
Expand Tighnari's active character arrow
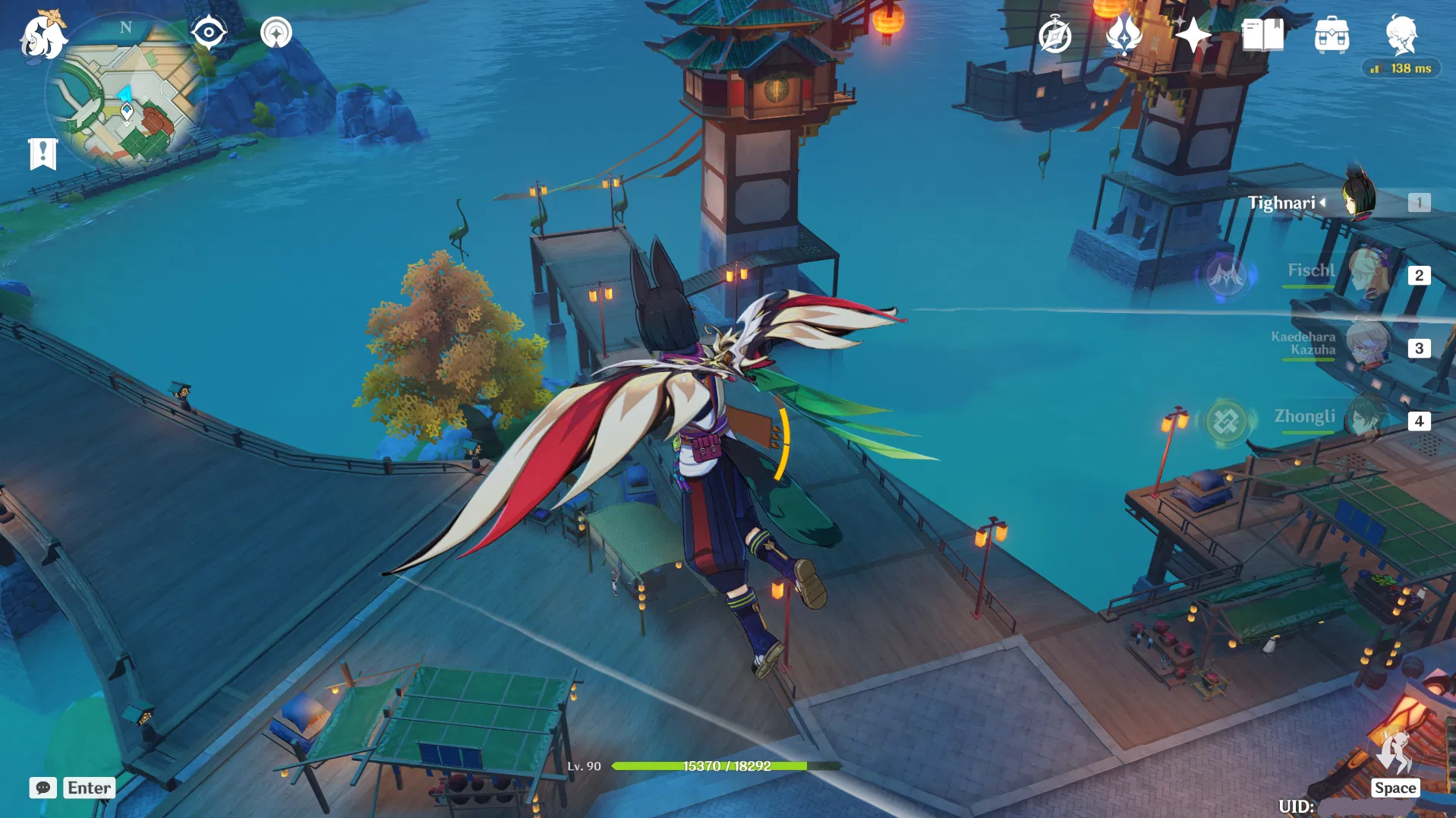coord(1323,202)
